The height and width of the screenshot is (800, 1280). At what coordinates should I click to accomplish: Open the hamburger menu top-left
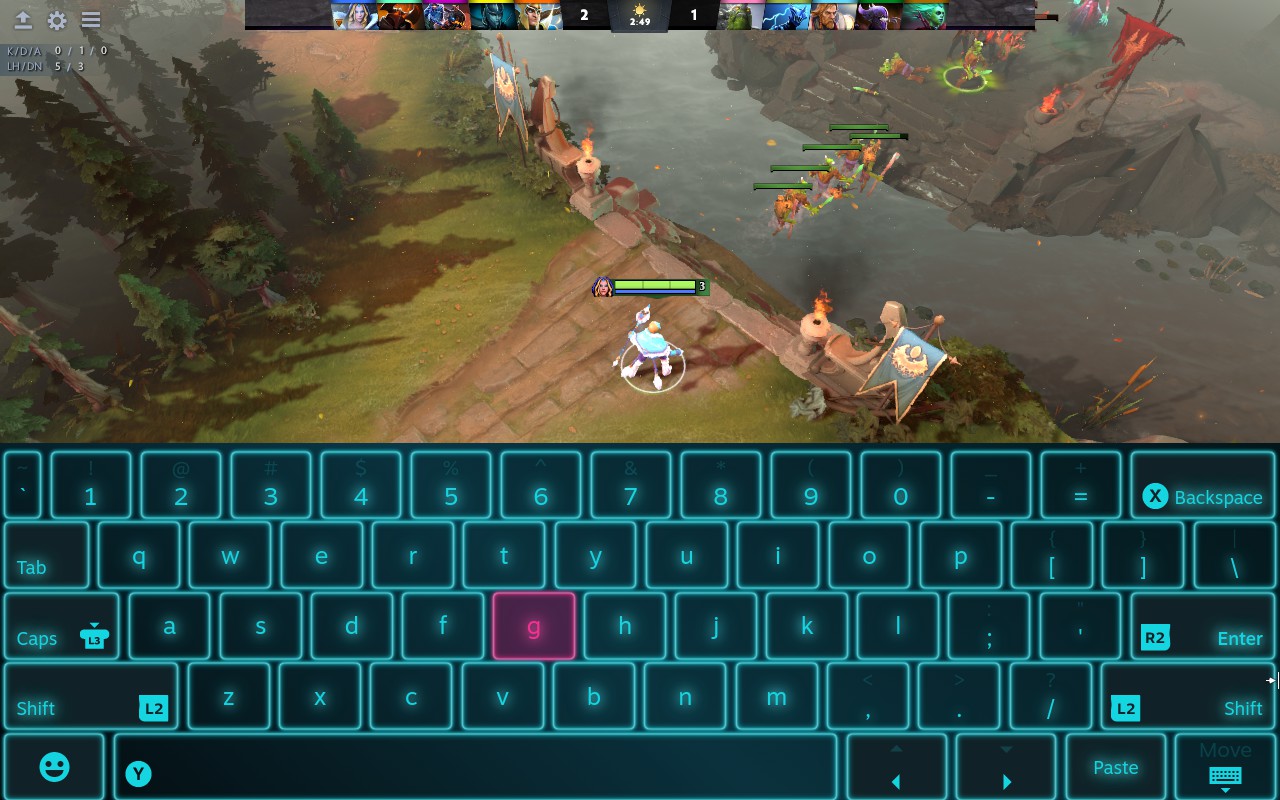click(92, 18)
